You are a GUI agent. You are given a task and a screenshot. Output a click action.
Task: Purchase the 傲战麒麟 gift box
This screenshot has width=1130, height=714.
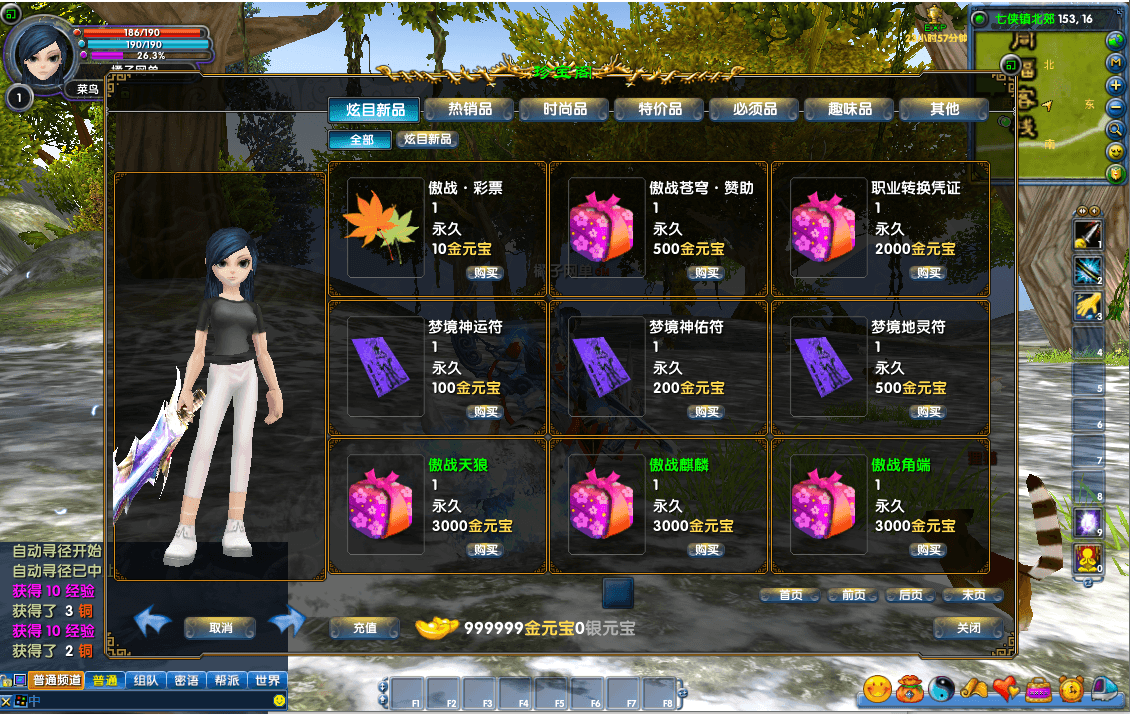(x=707, y=550)
